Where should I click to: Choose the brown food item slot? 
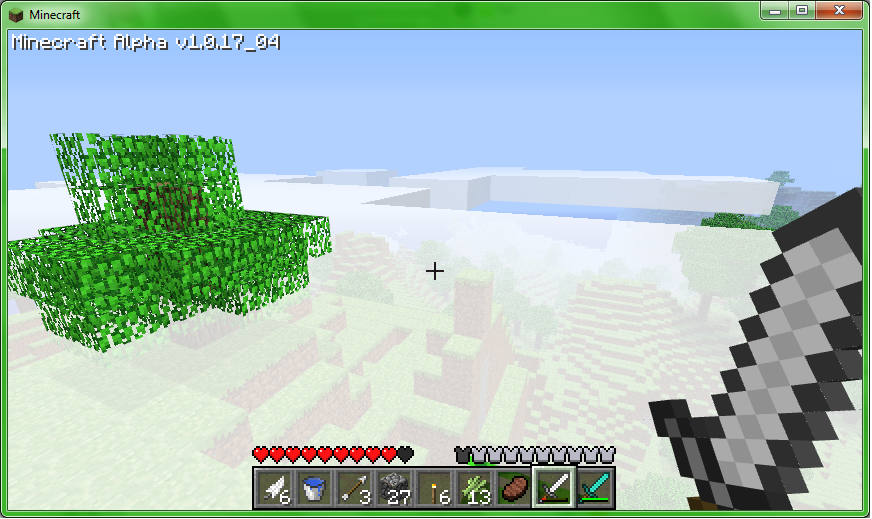point(512,489)
